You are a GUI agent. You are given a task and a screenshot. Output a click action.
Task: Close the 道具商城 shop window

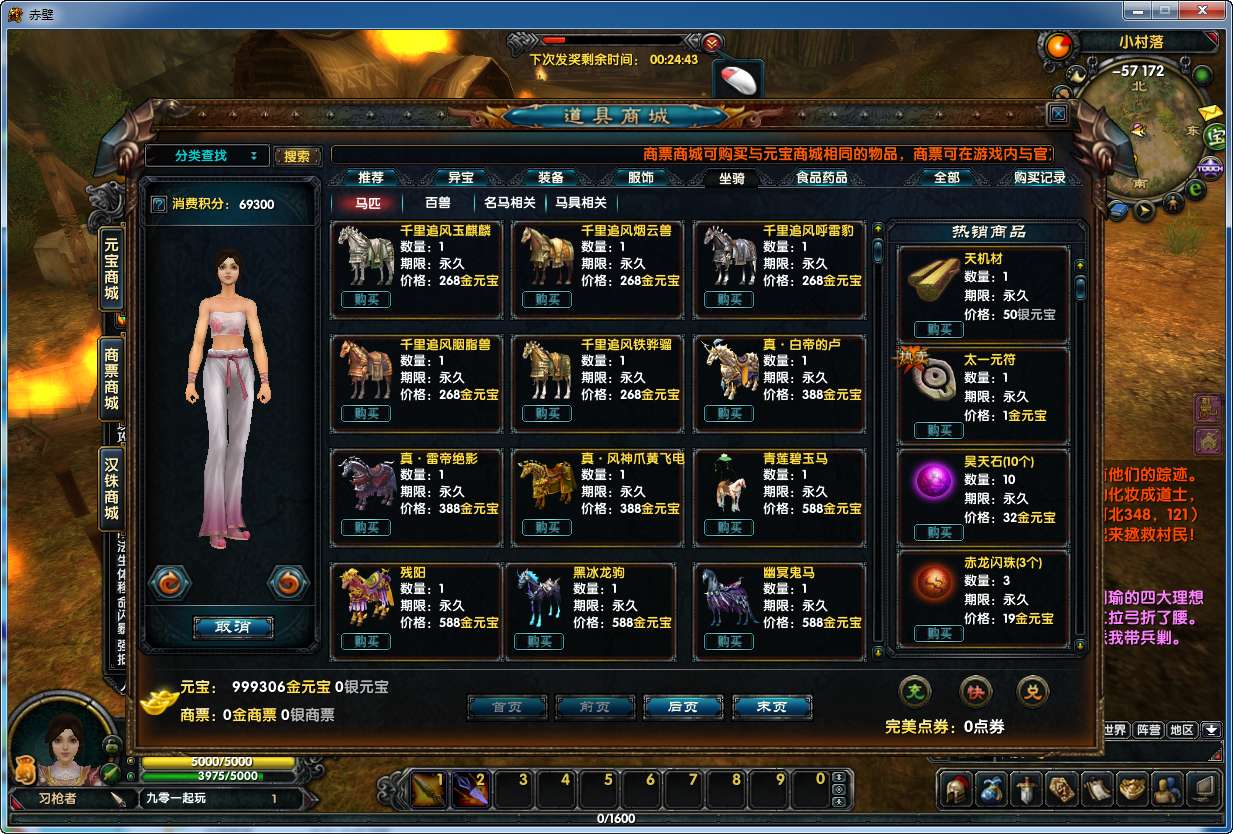tap(1058, 114)
